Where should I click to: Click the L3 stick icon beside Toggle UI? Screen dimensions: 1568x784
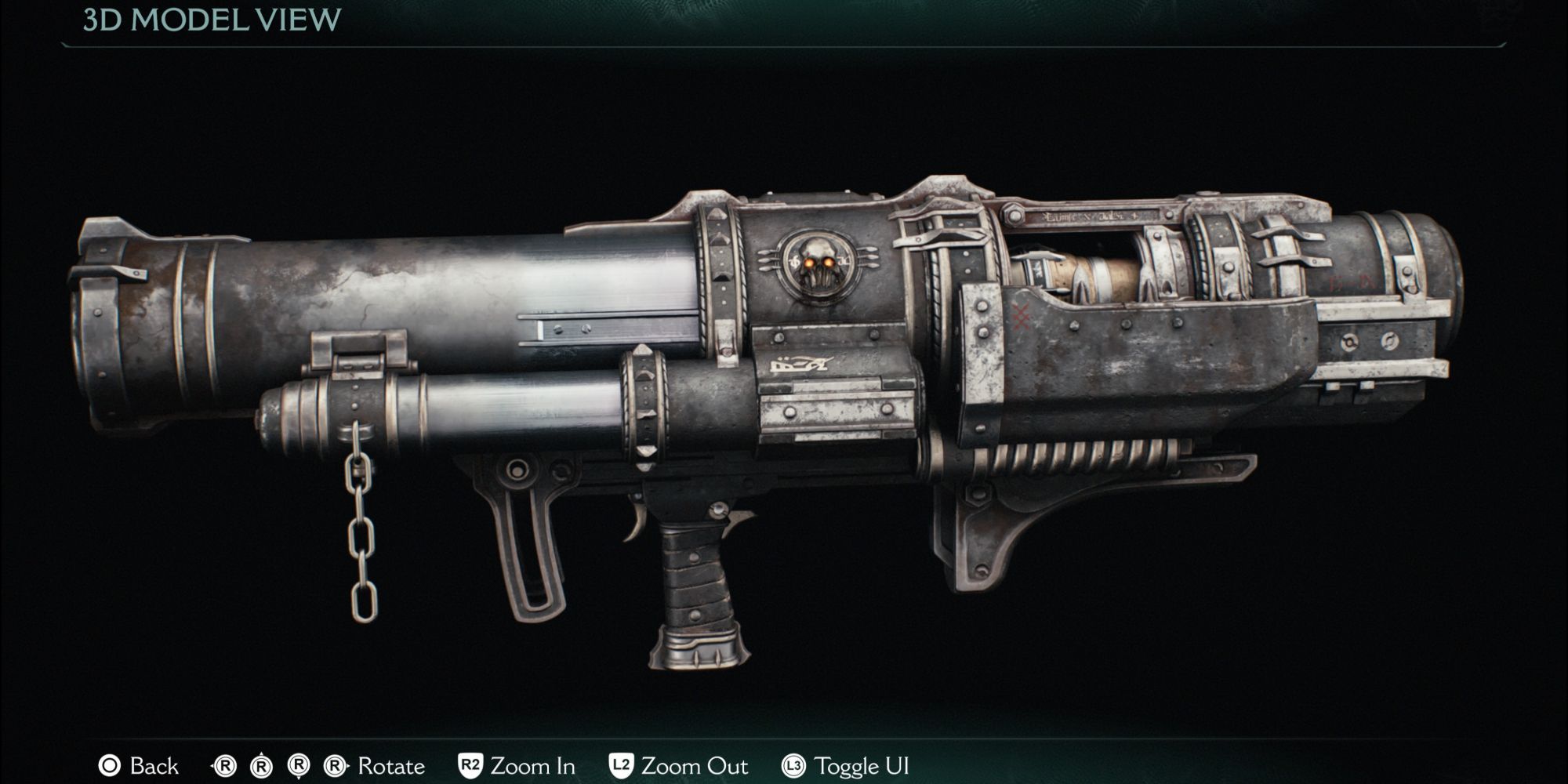point(795,767)
